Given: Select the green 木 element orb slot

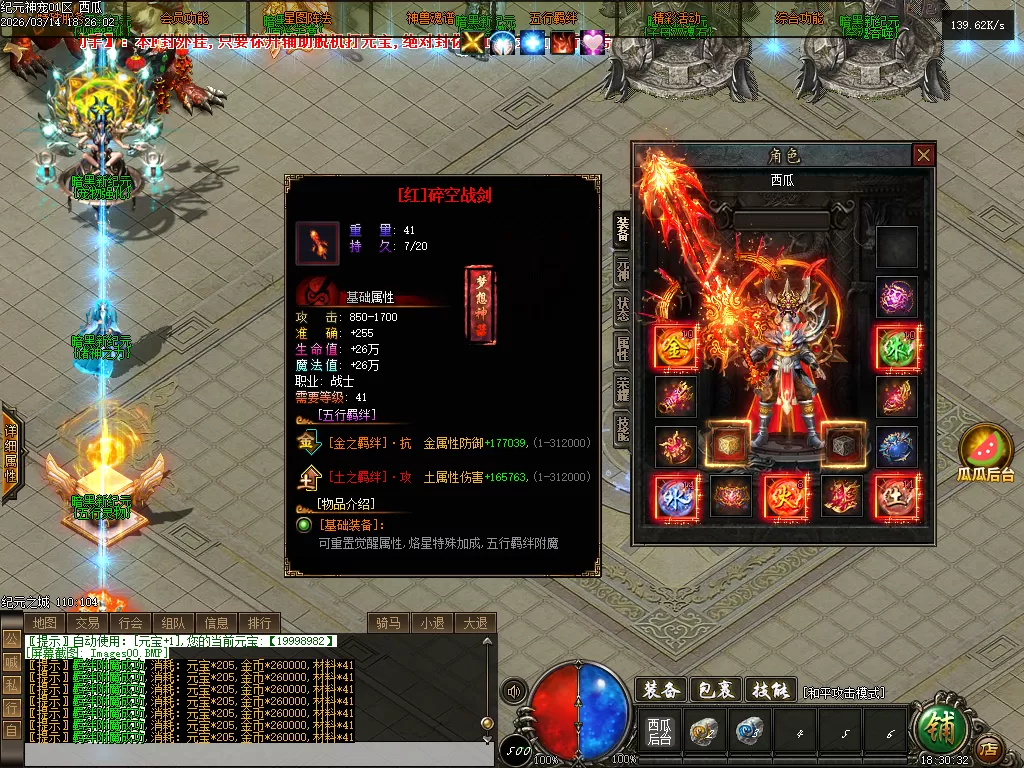Looking at the screenshot, I should (896, 346).
